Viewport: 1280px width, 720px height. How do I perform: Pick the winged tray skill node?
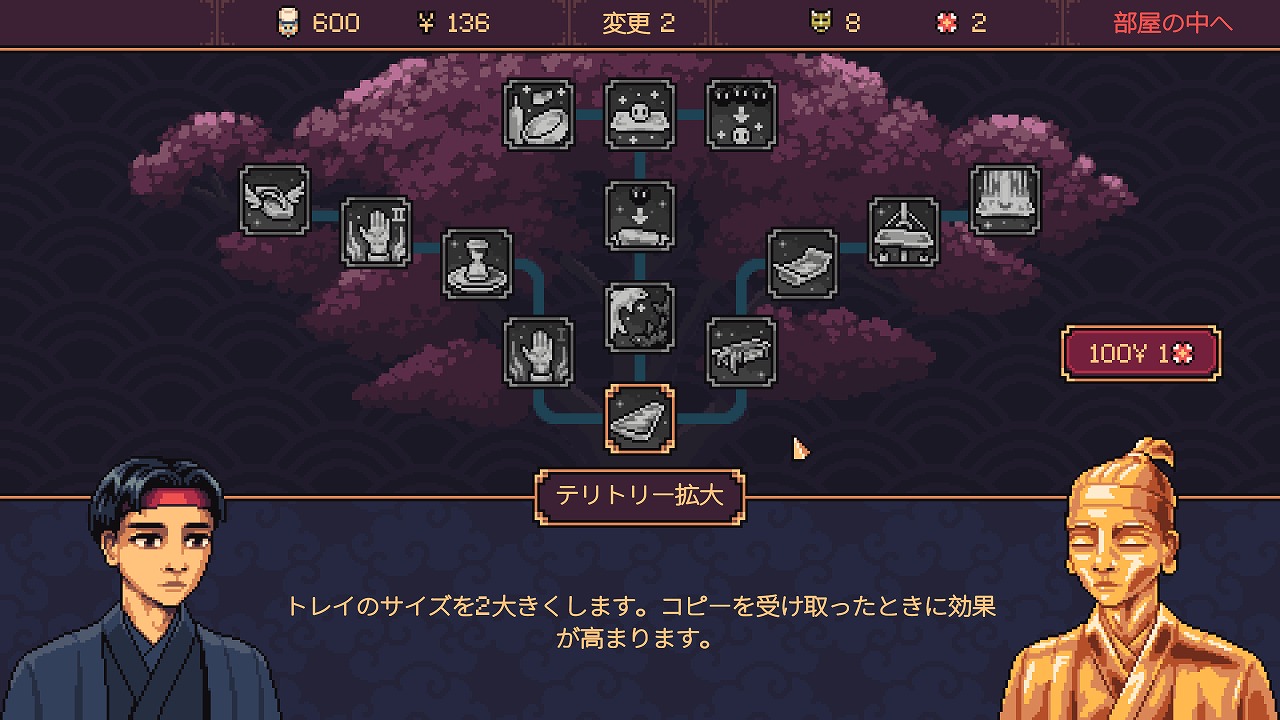tap(275, 200)
